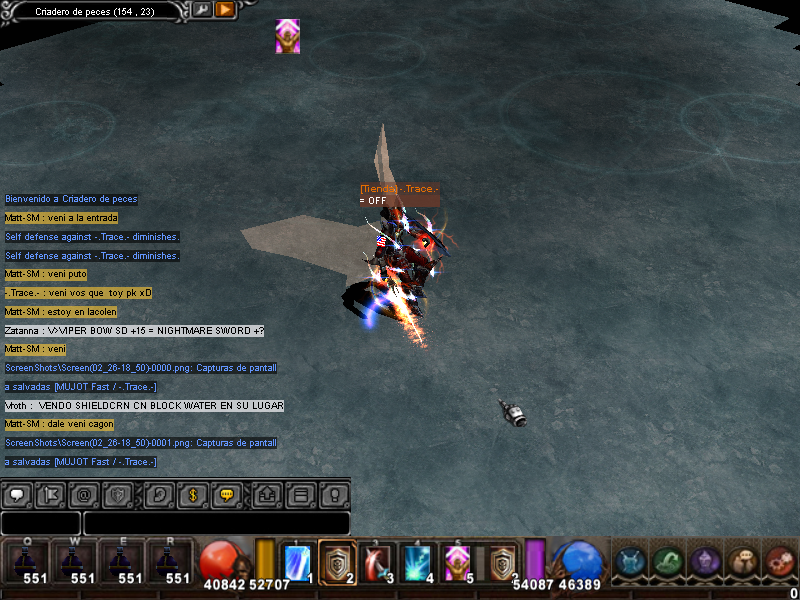
Task: Open the green arrow menu icon
Action: pos(667,563)
